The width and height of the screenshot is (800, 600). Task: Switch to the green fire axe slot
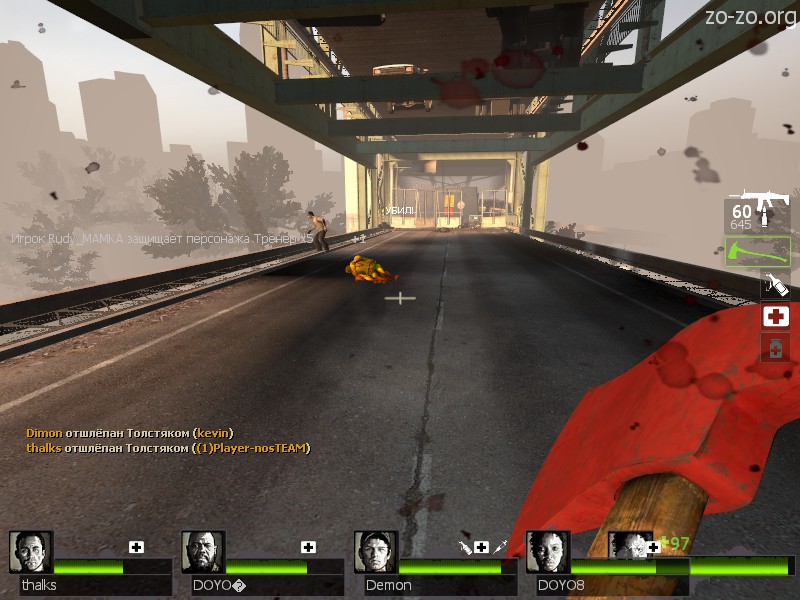point(757,251)
